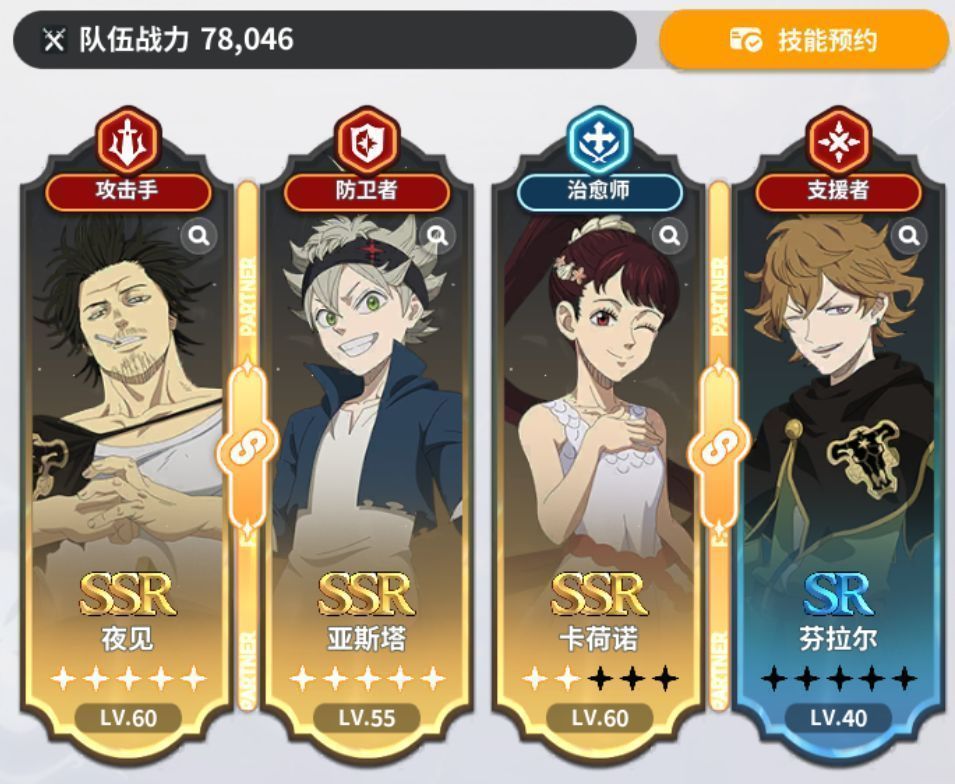This screenshot has height=784, width=955.
Task: Open the 技能预约 skill reservation button
Action: pos(803,40)
